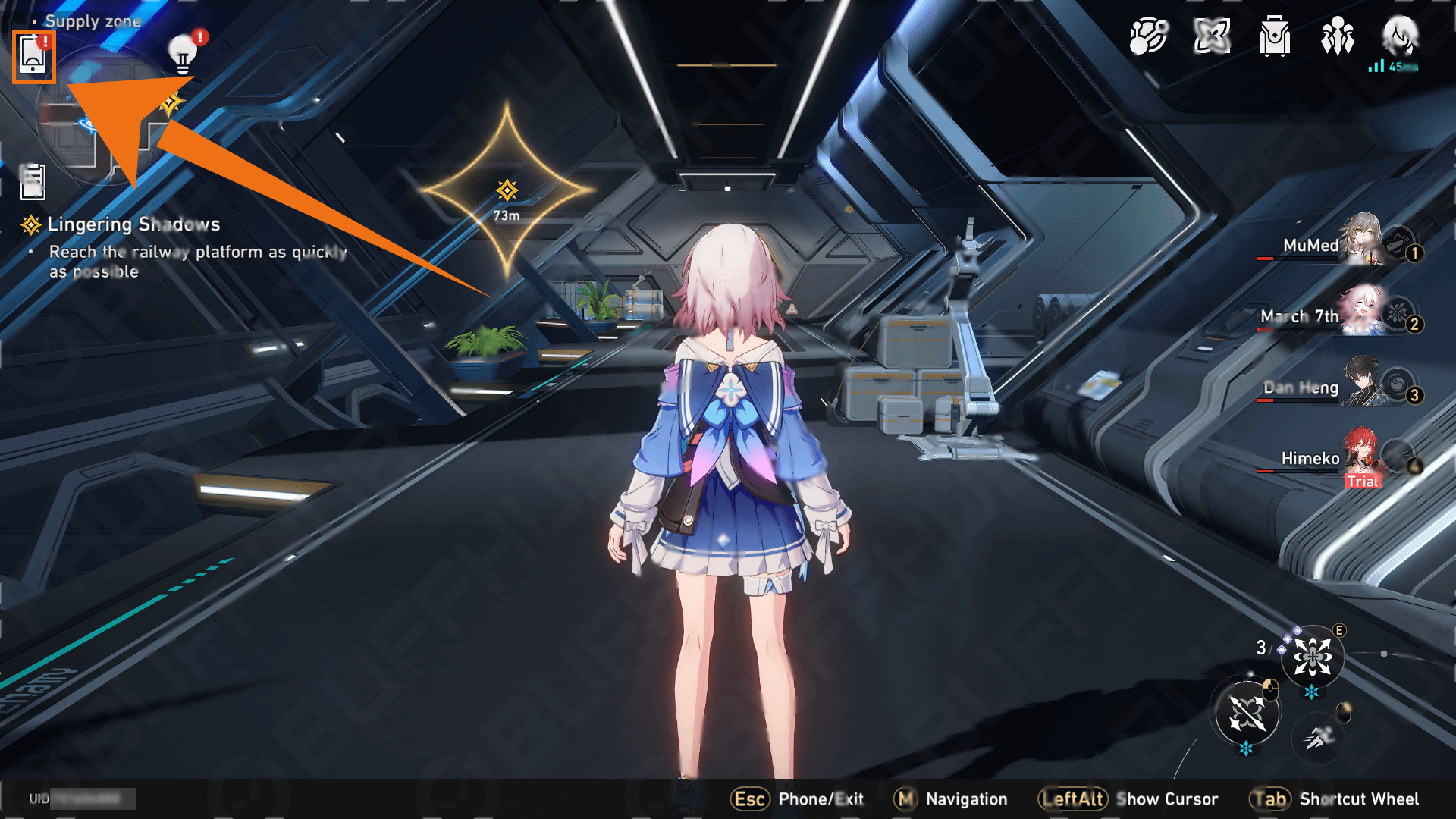The width and height of the screenshot is (1456, 819).
Task: Open the planet-shaped guide icon
Action: click(1148, 36)
